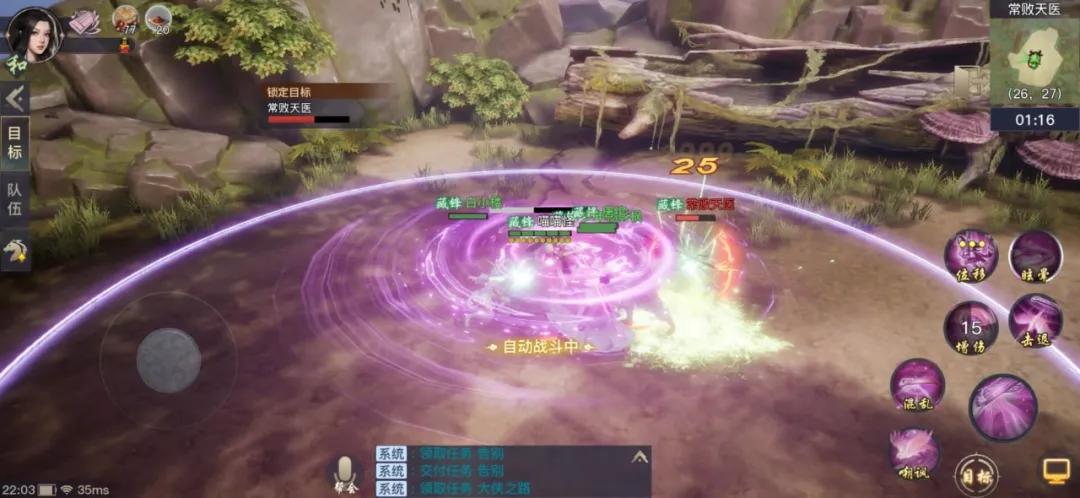1080x498 pixels.
Task: Hit the large basic attack button
Action: (1002, 407)
